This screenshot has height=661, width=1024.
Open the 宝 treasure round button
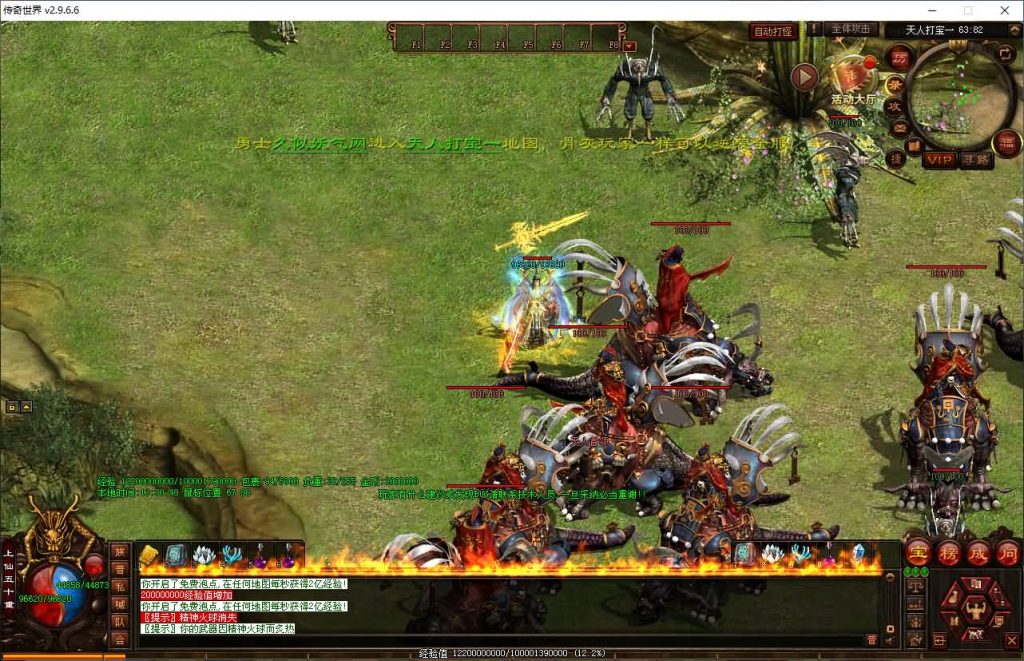(x=917, y=553)
